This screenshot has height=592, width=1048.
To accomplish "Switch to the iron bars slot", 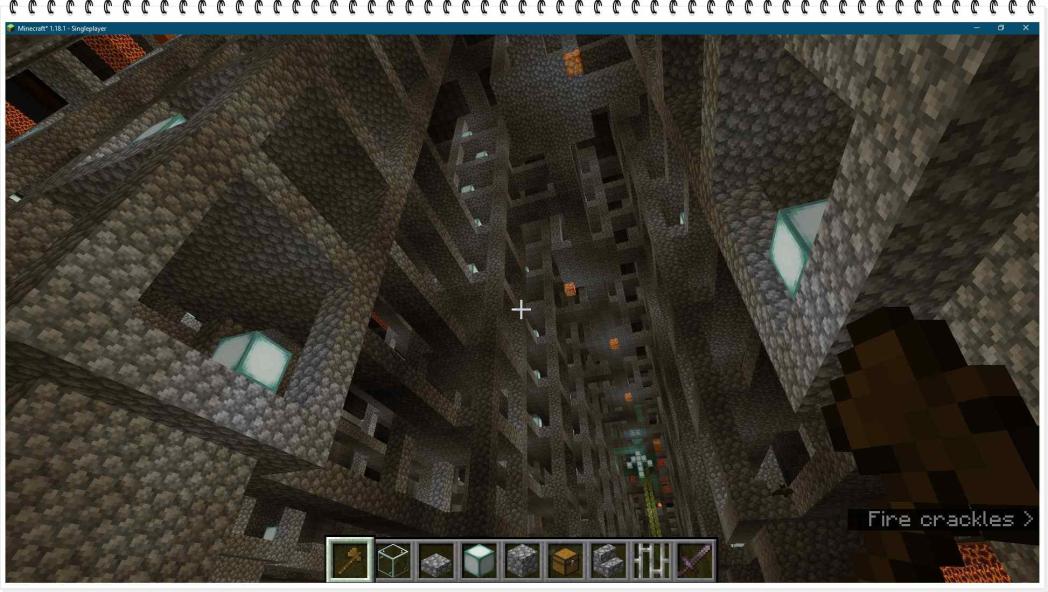I will point(651,560).
